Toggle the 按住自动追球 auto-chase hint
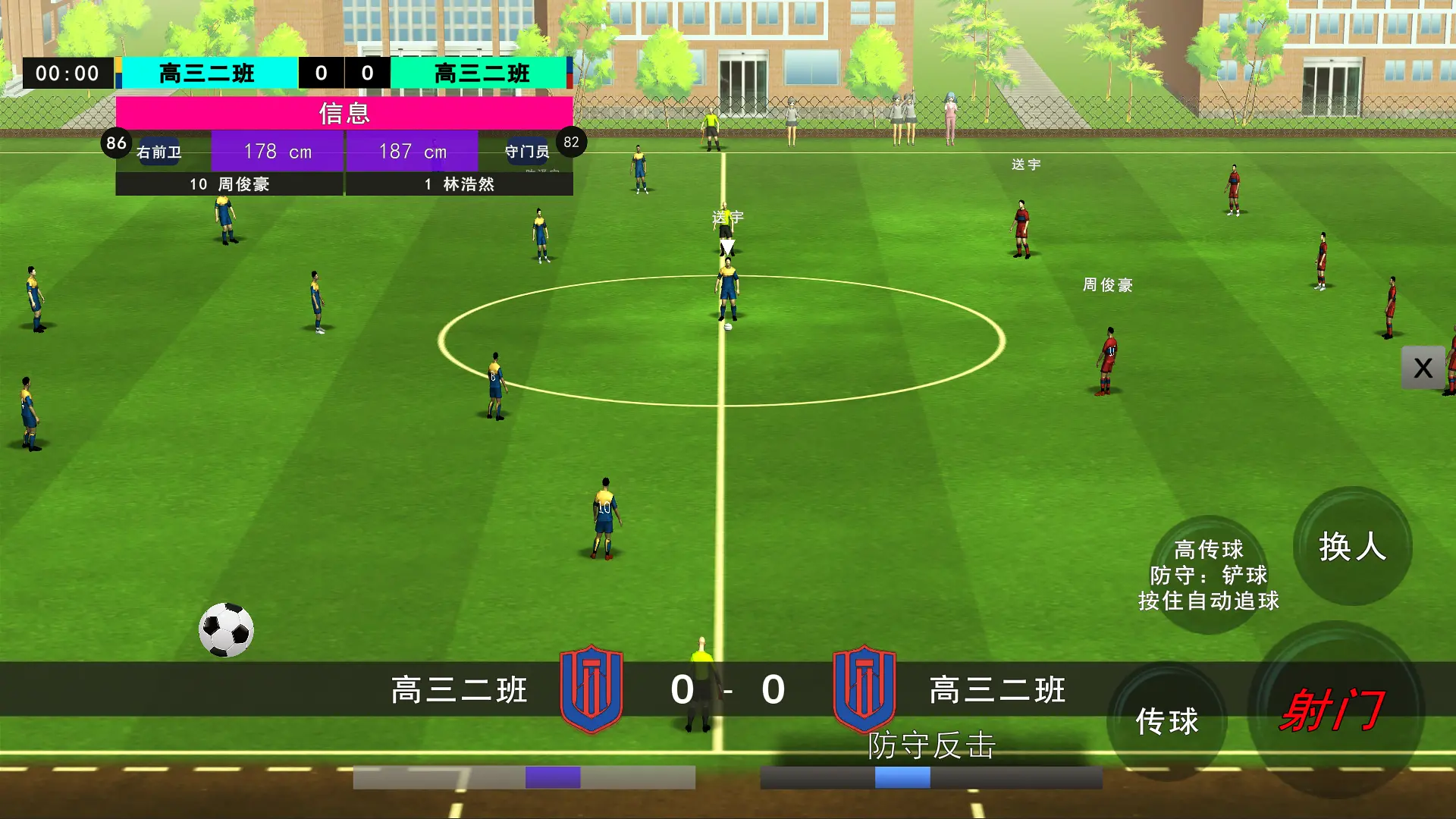Screen dimensions: 1456x819 1210,600
